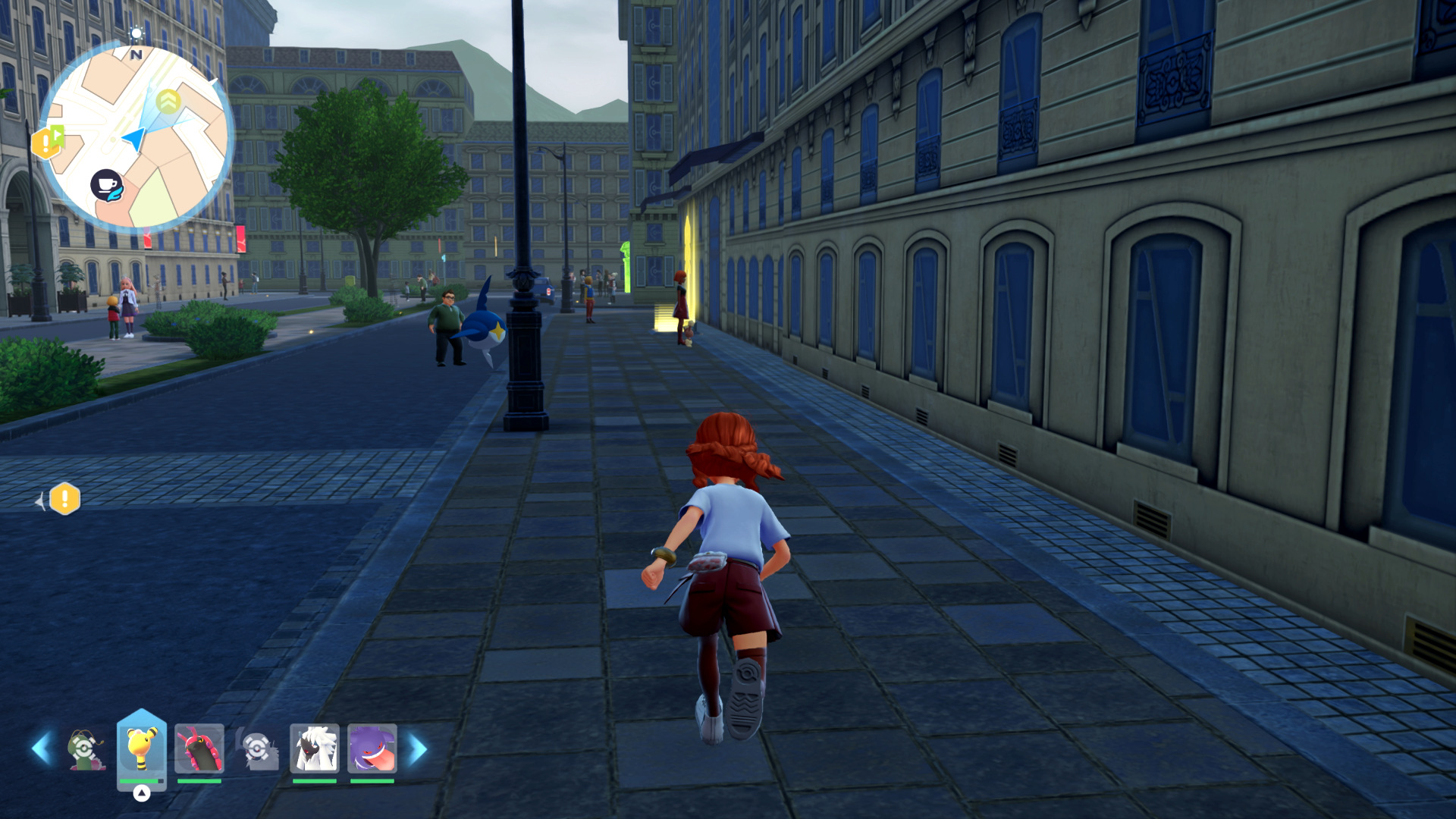Pick the Gengar party slot
Viewport: 1456px width, 819px height.
click(372, 749)
